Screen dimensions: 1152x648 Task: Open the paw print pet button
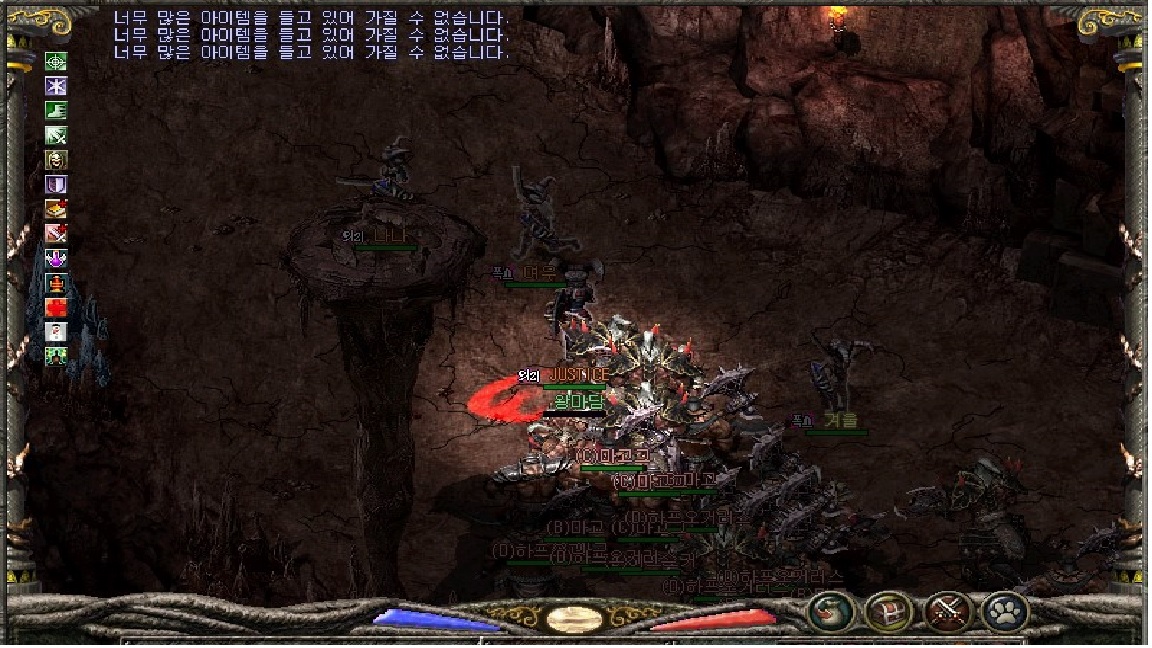[x=1004, y=611]
